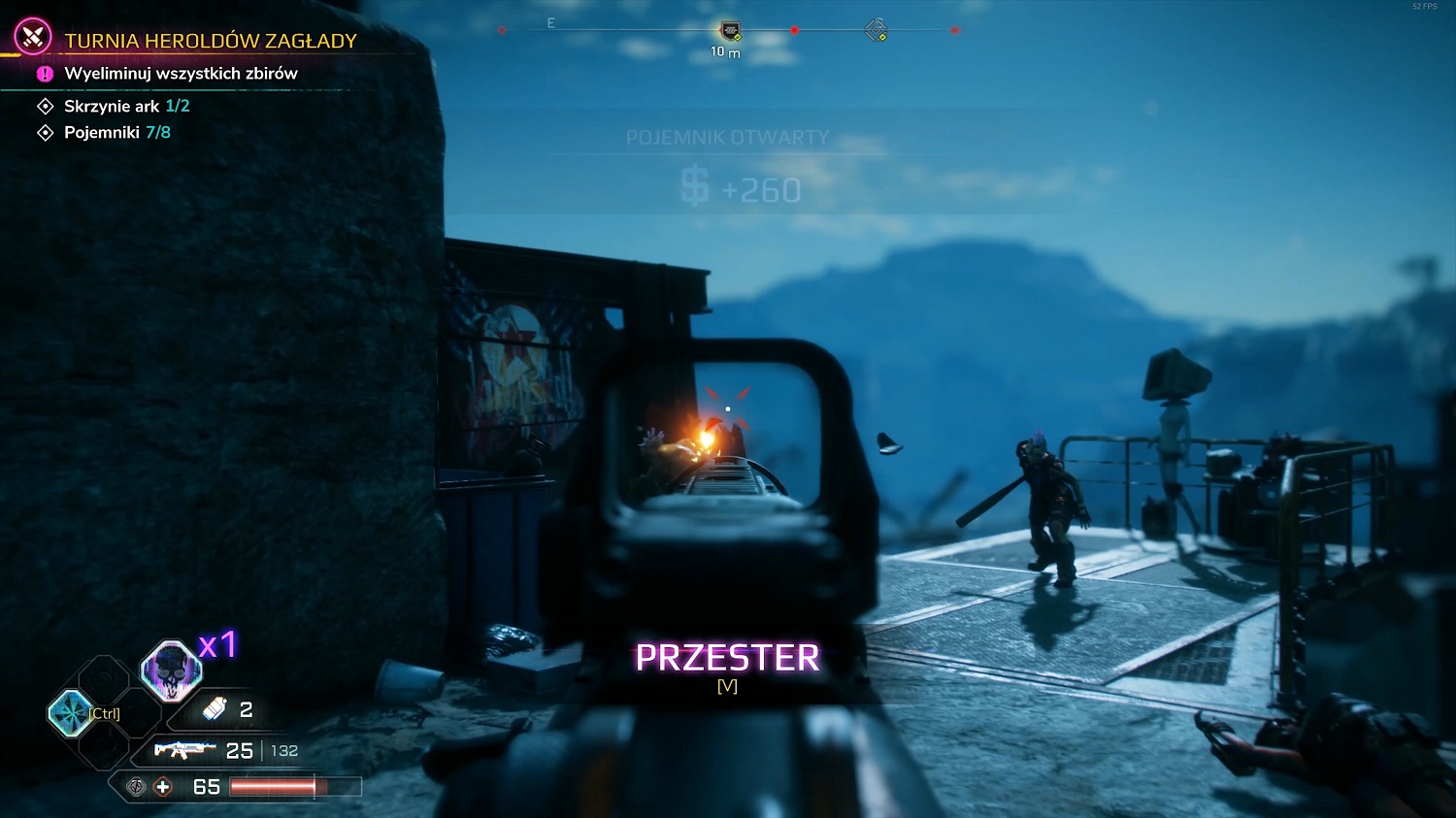Select the diamond-shaped marker on the compass

876,30
